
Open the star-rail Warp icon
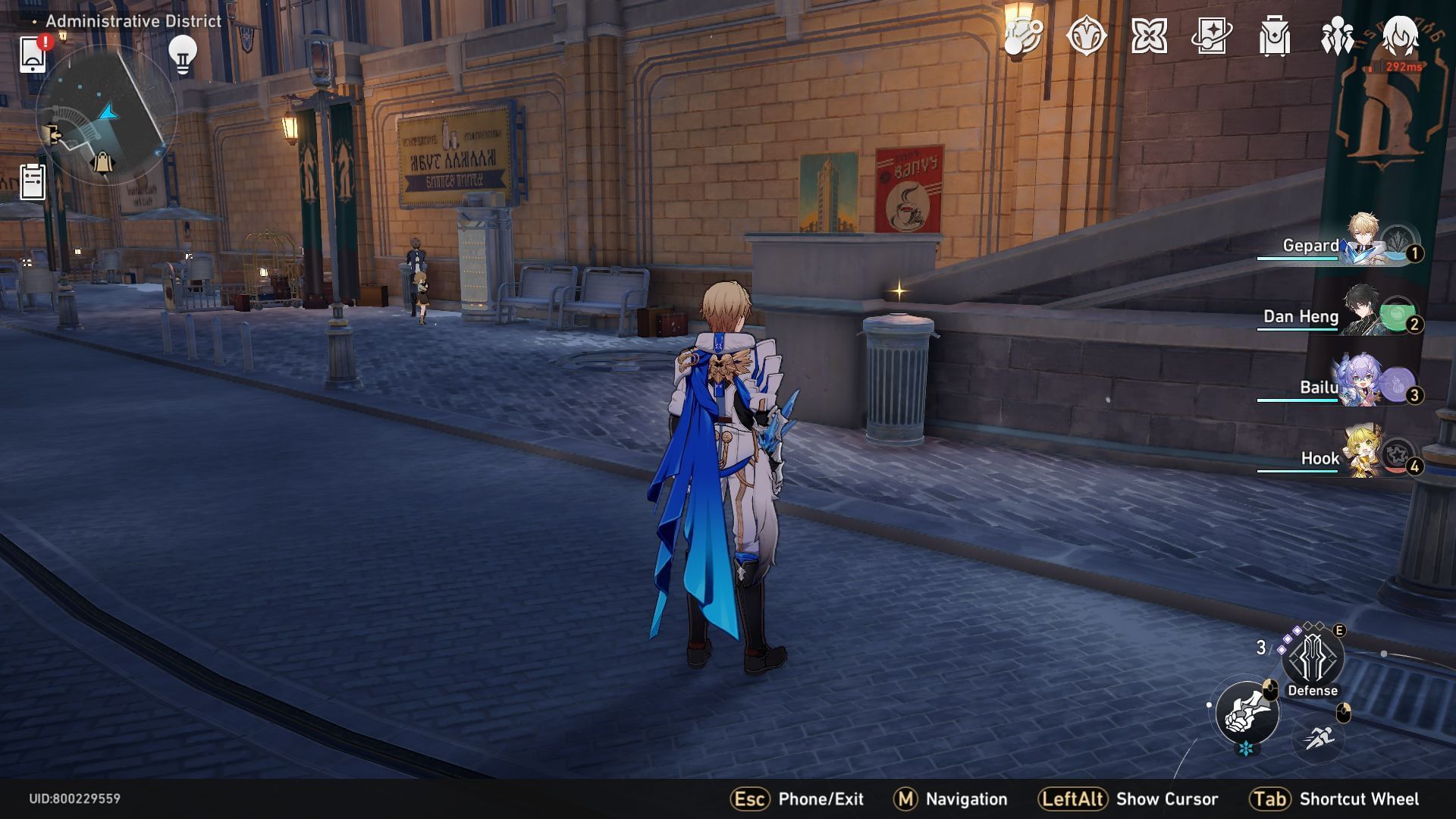[x=1086, y=36]
